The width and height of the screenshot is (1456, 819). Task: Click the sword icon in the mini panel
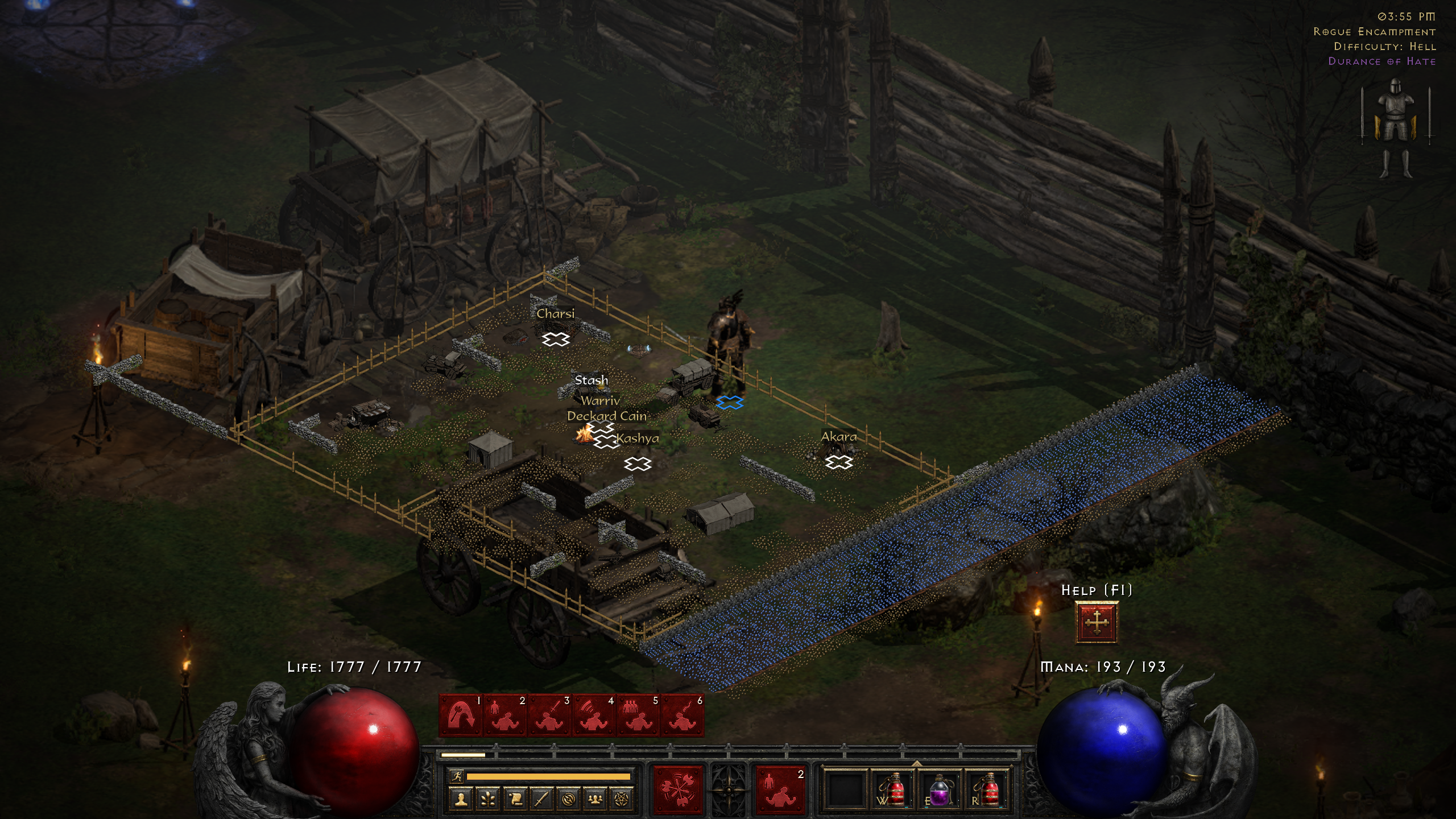541,800
